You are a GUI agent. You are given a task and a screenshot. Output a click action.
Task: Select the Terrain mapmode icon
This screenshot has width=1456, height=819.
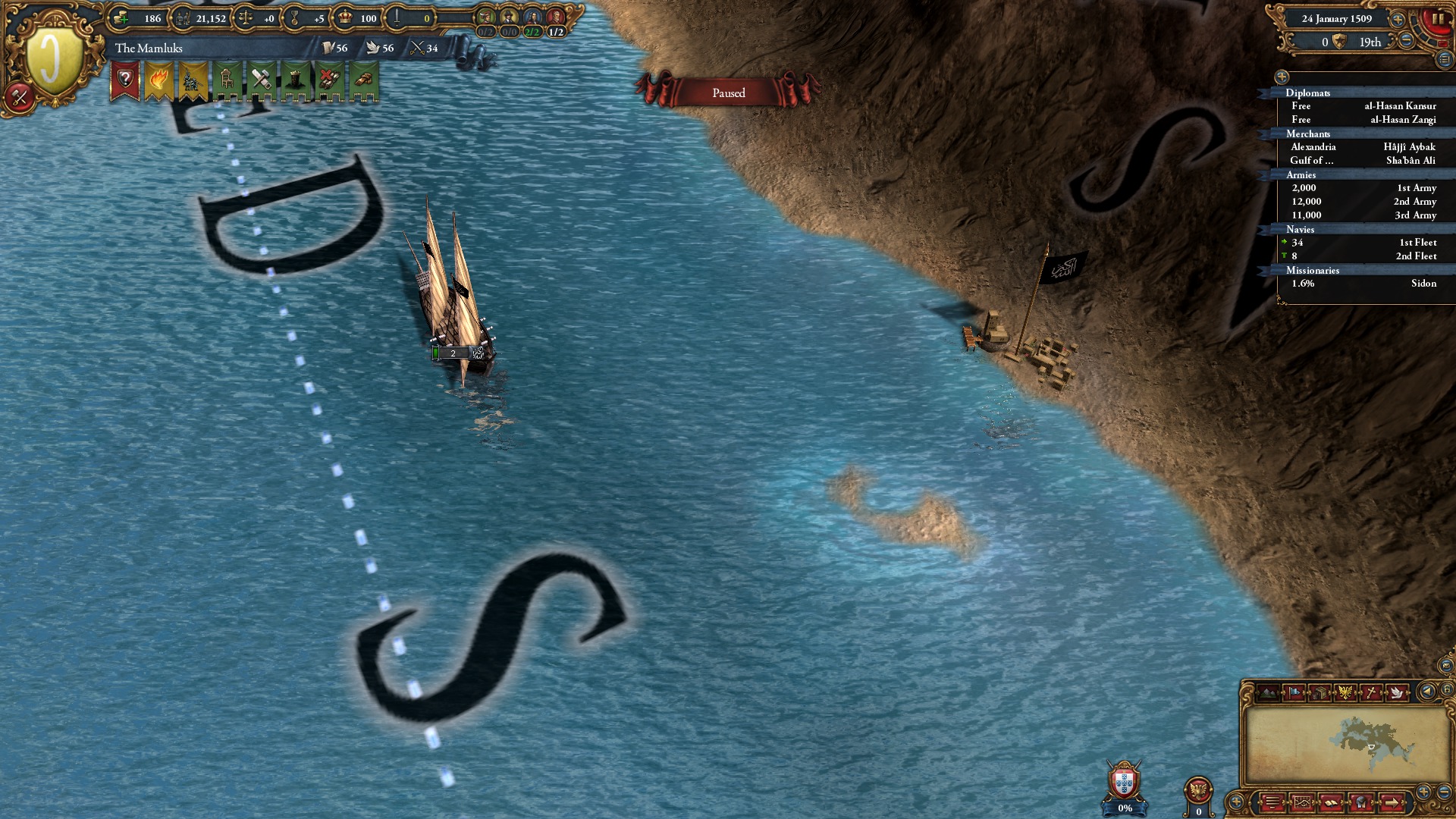[x=1267, y=692]
